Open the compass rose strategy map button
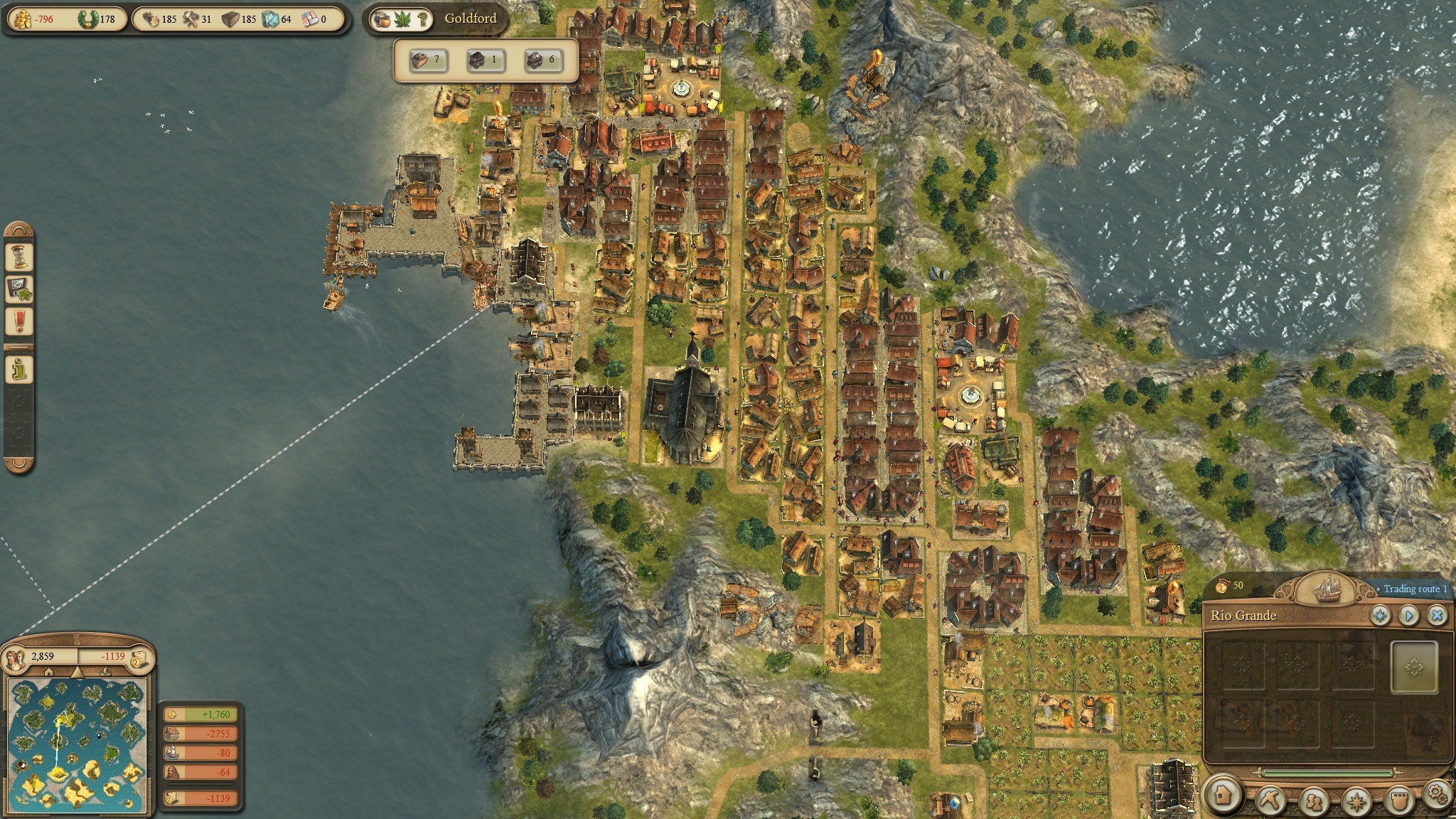 point(1356,801)
